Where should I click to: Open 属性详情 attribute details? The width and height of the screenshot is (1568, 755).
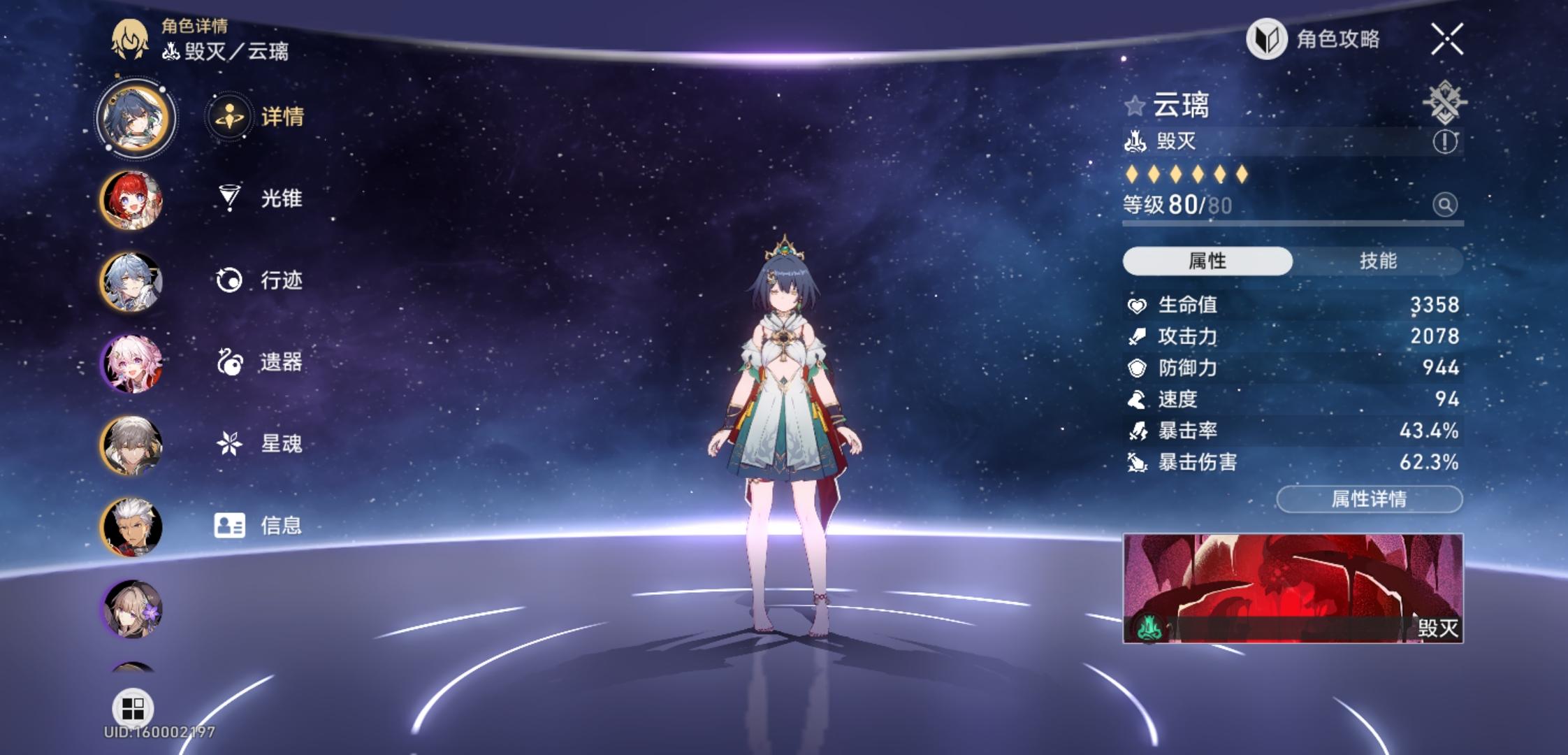tap(1369, 499)
